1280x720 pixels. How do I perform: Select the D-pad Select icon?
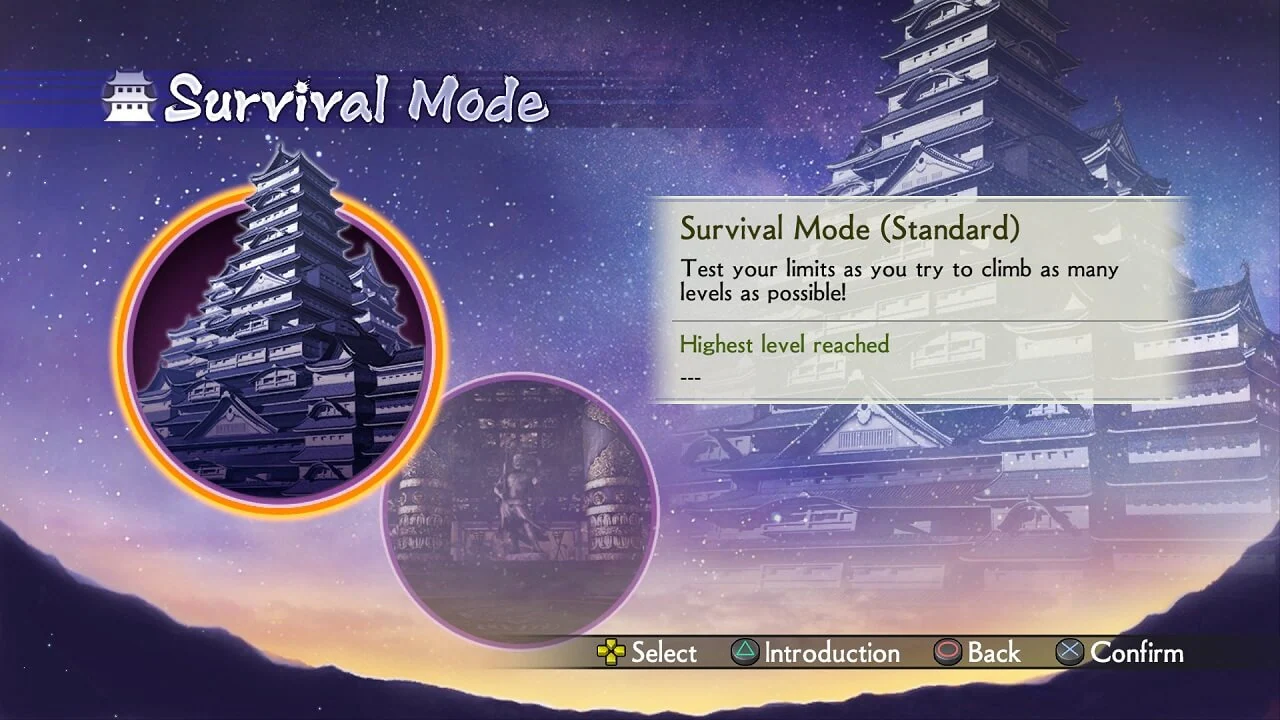[611, 653]
